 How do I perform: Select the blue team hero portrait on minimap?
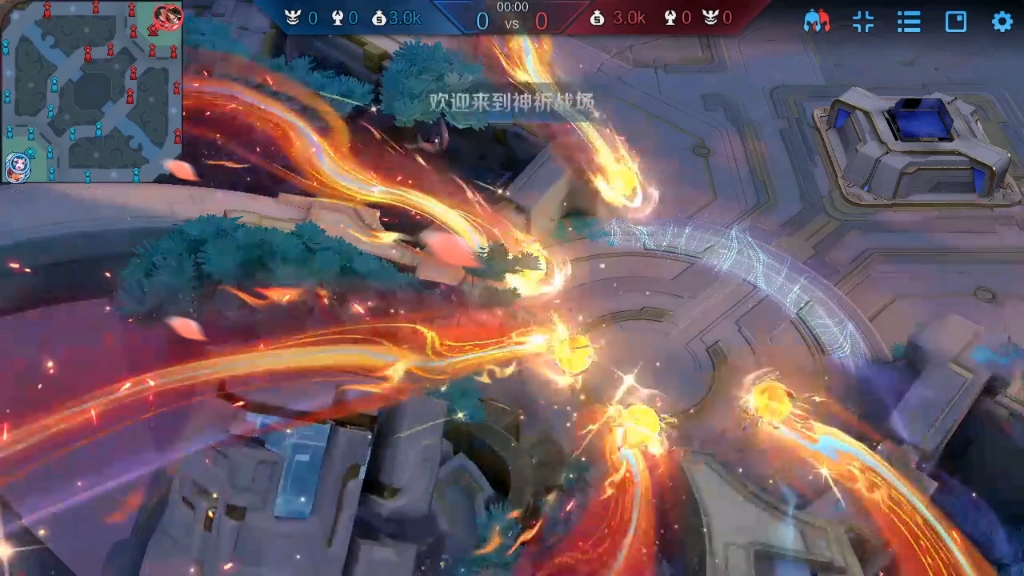tap(17, 165)
